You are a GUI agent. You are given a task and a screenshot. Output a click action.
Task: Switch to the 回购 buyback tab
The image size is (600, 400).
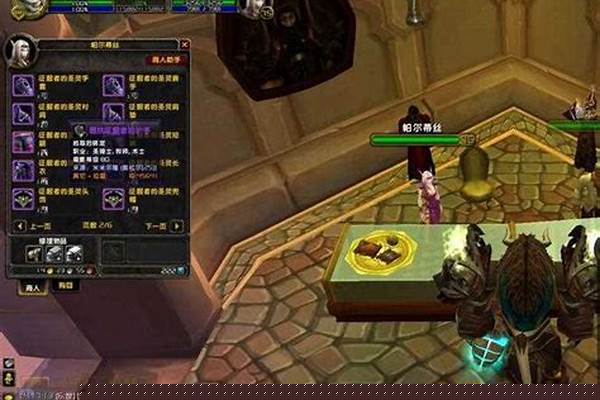(x=66, y=285)
